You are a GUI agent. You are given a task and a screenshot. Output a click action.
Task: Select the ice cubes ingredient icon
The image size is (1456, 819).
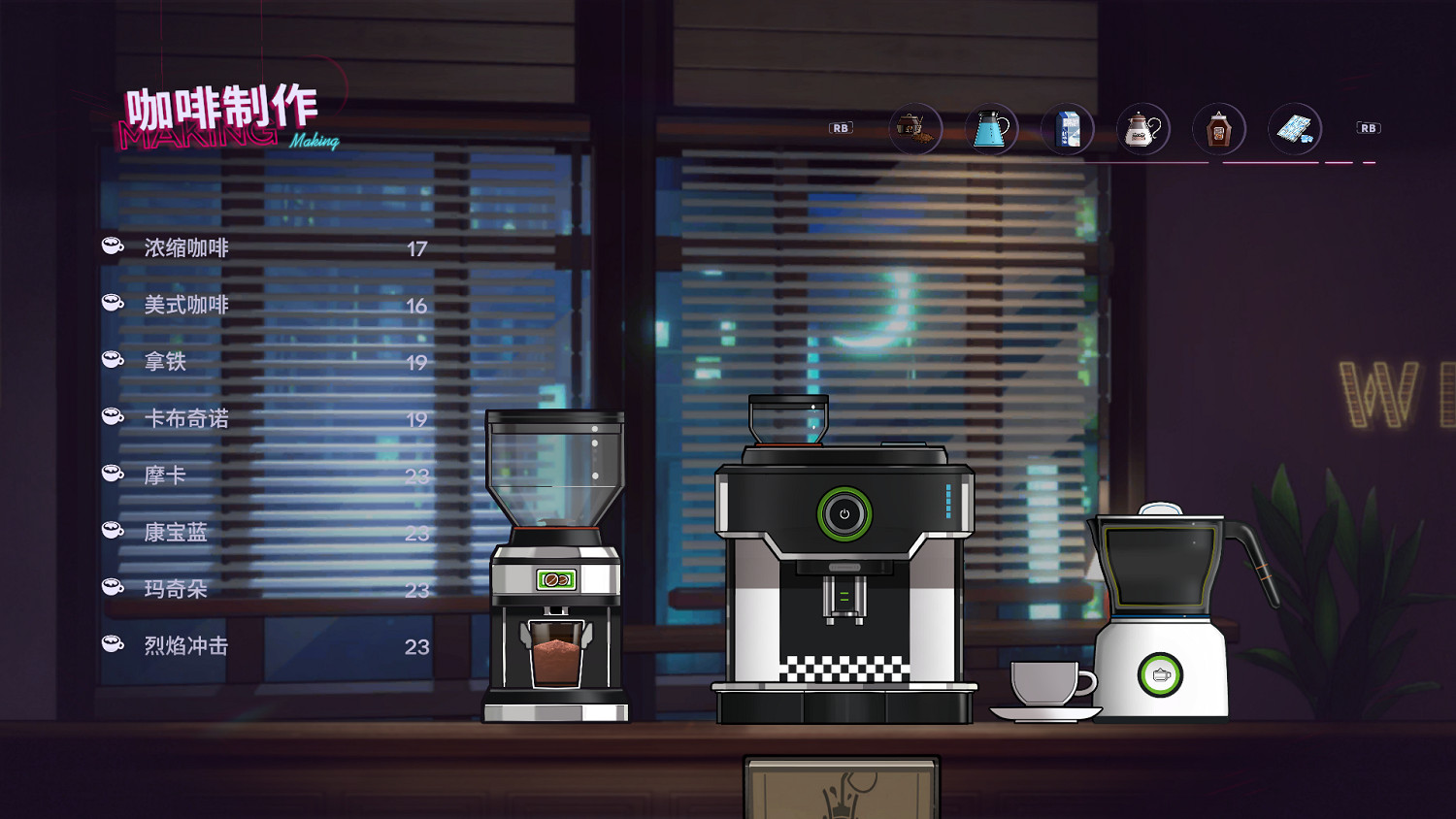coord(1294,127)
